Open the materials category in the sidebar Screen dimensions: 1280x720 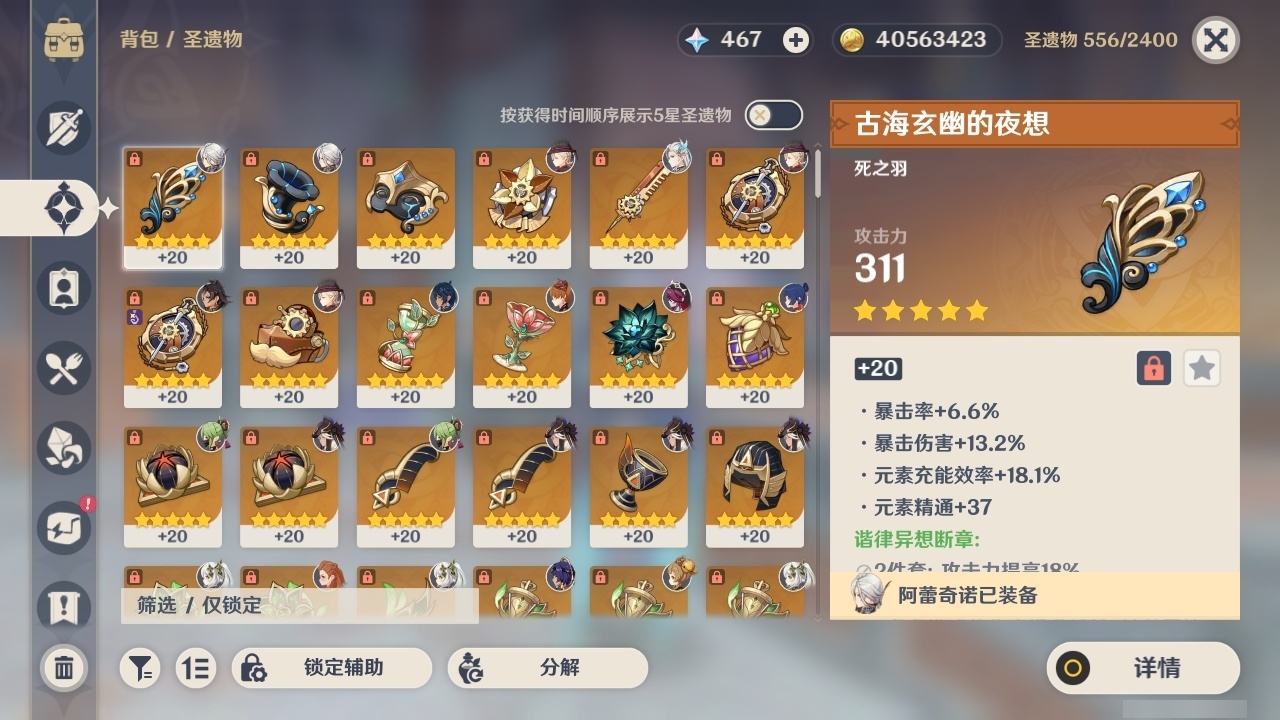(64, 448)
